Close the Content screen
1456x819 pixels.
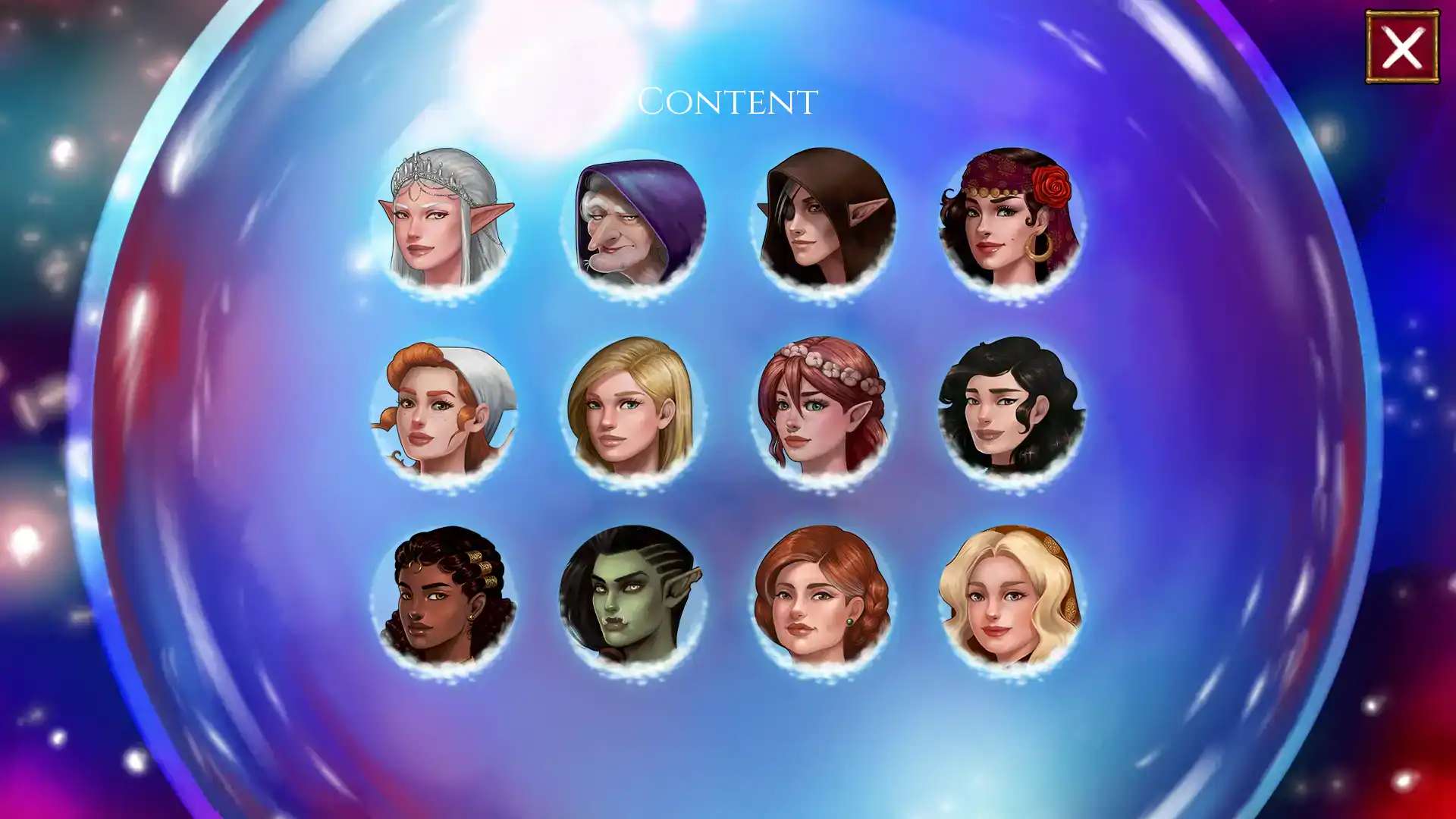(x=1402, y=47)
